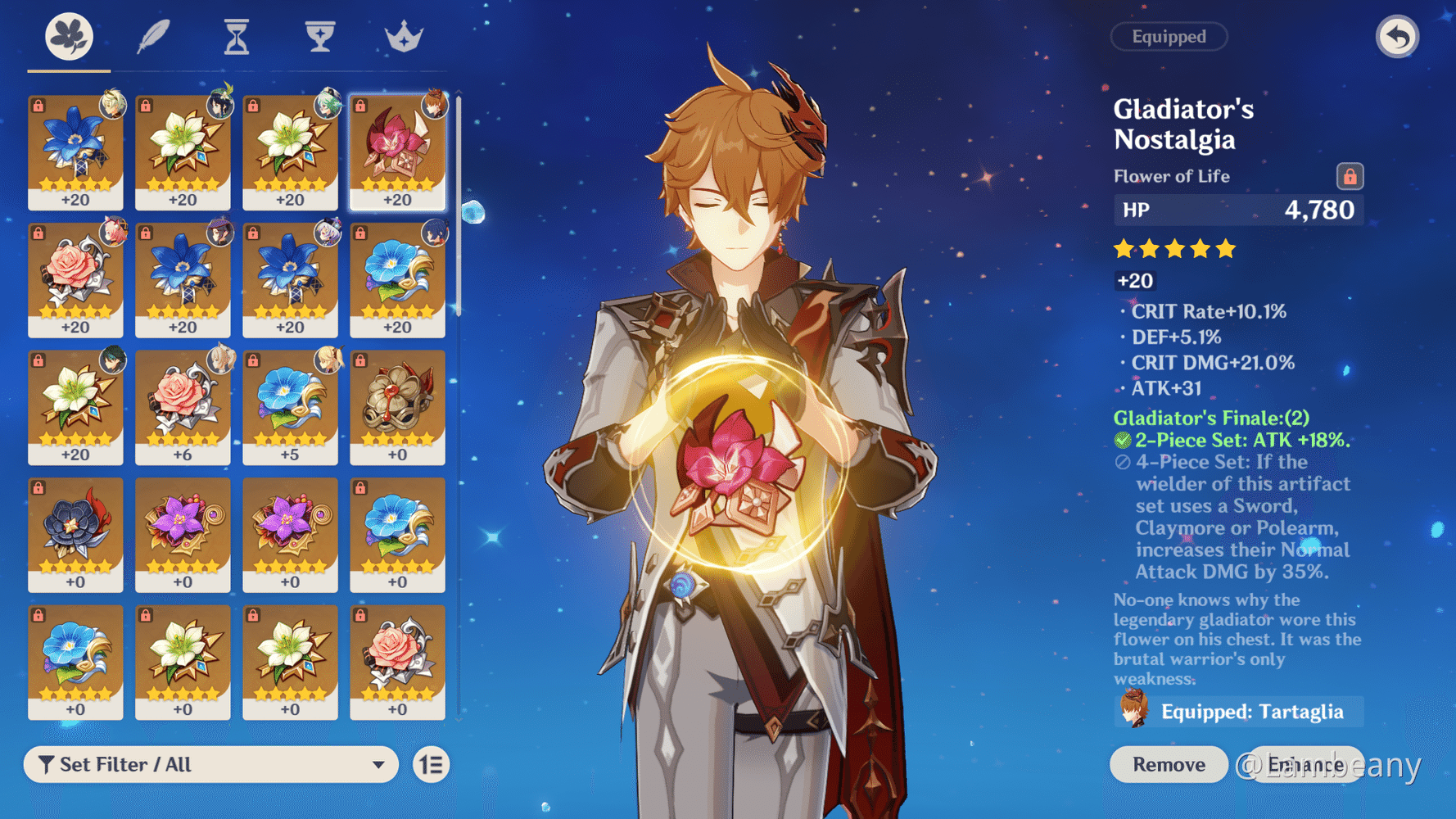Select the +6 pink rose artifact
The height and width of the screenshot is (819, 1456).
click(183, 407)
